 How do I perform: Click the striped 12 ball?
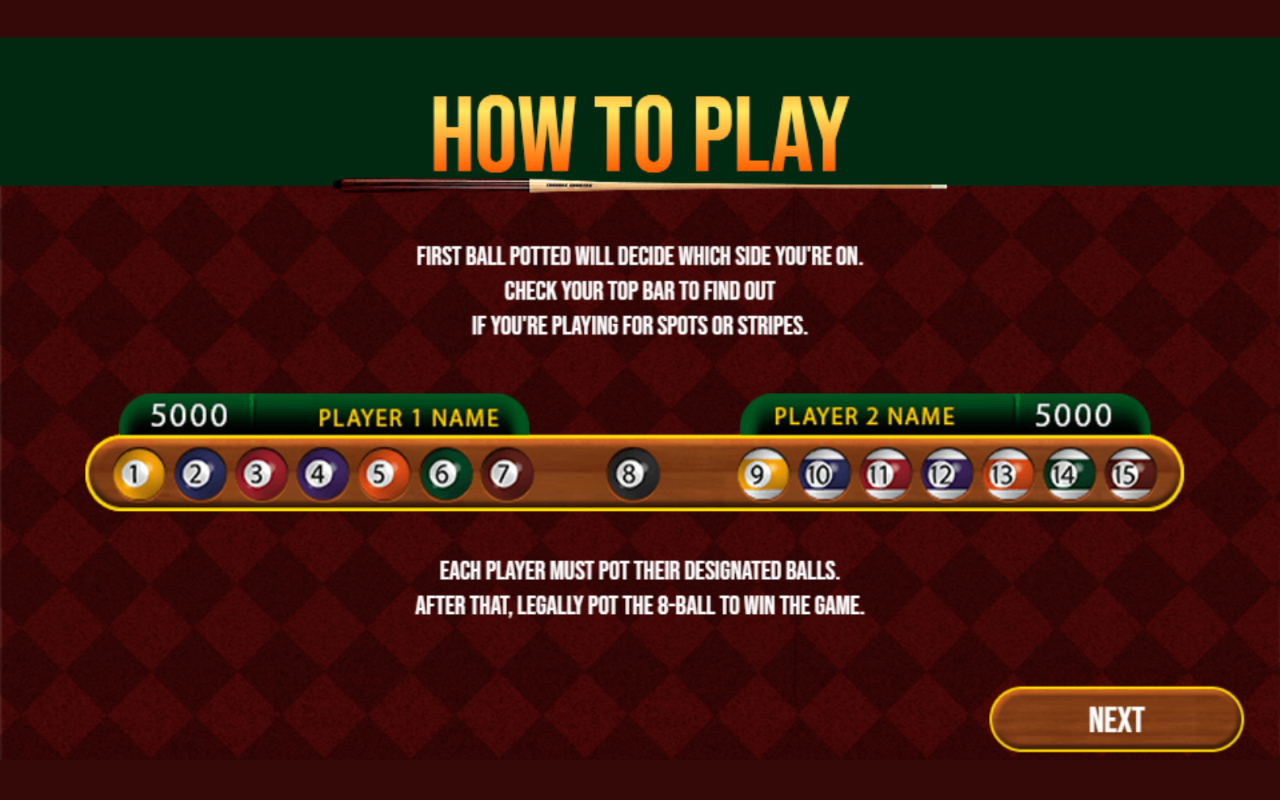944,474
